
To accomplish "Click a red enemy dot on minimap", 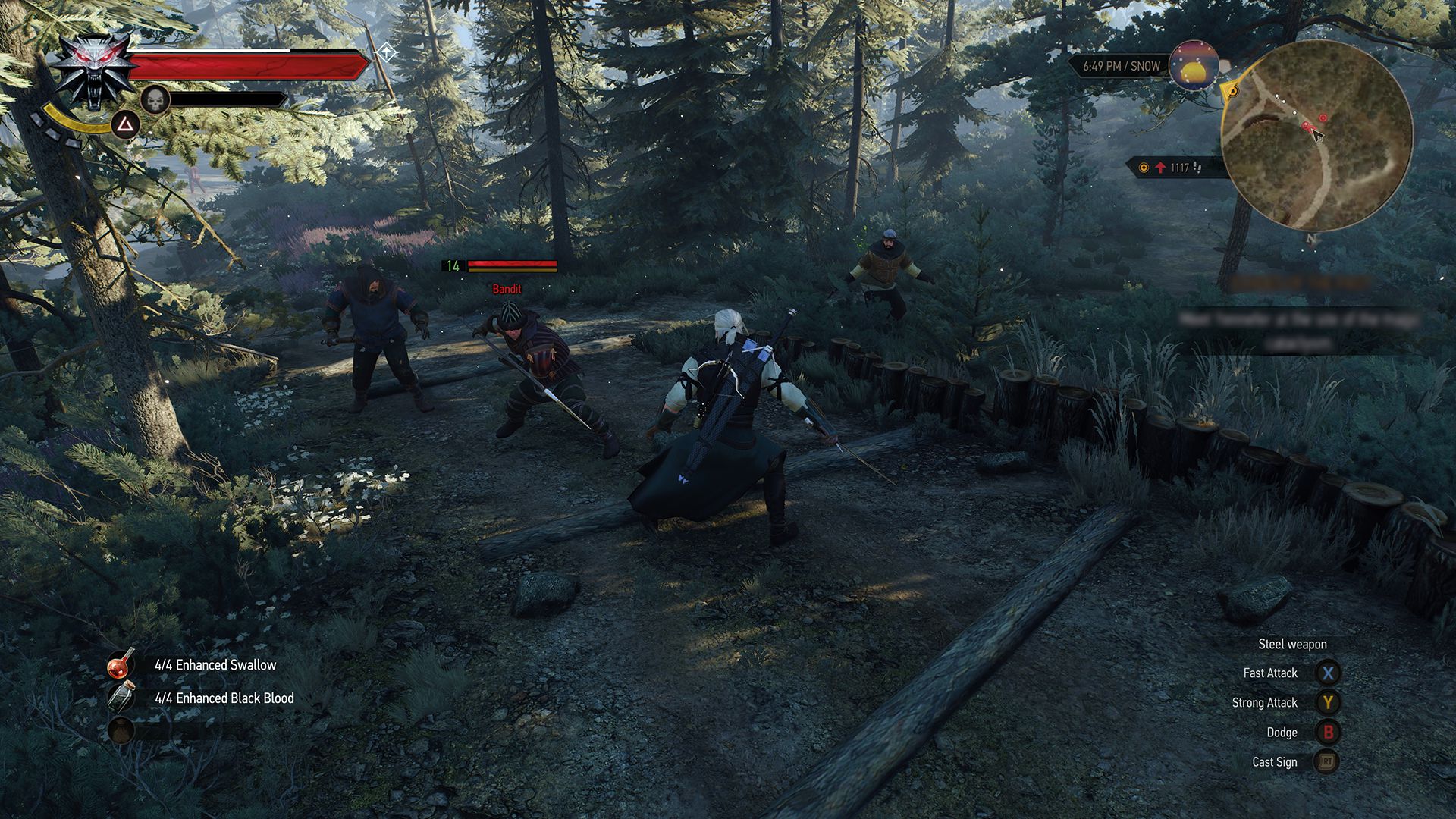I will 1323,118.
